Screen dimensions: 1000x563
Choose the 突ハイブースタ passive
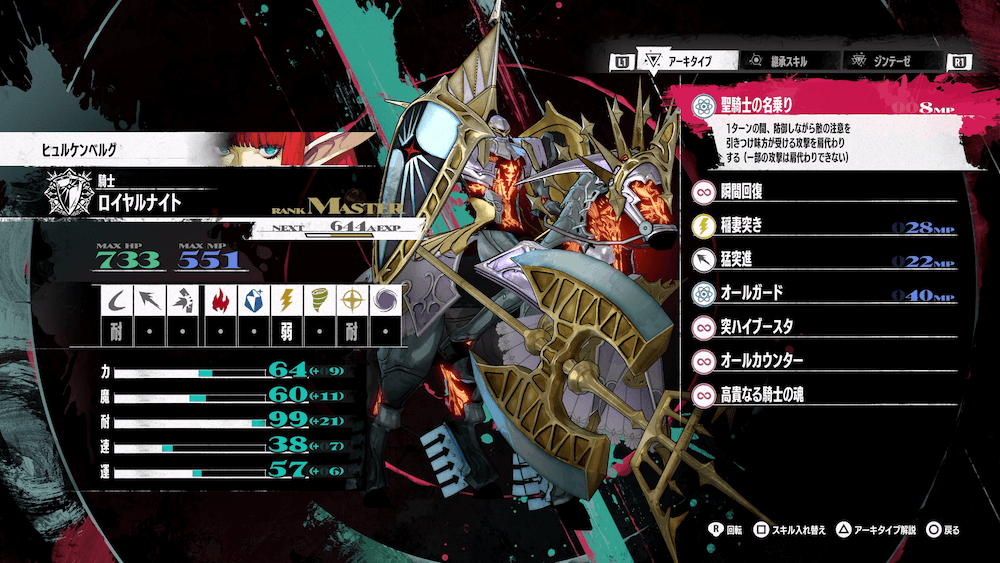(820, 327)
